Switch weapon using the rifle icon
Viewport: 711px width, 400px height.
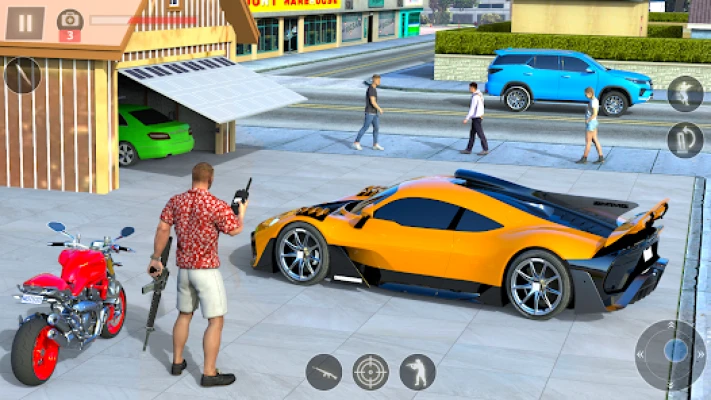[x=323, y=372]
